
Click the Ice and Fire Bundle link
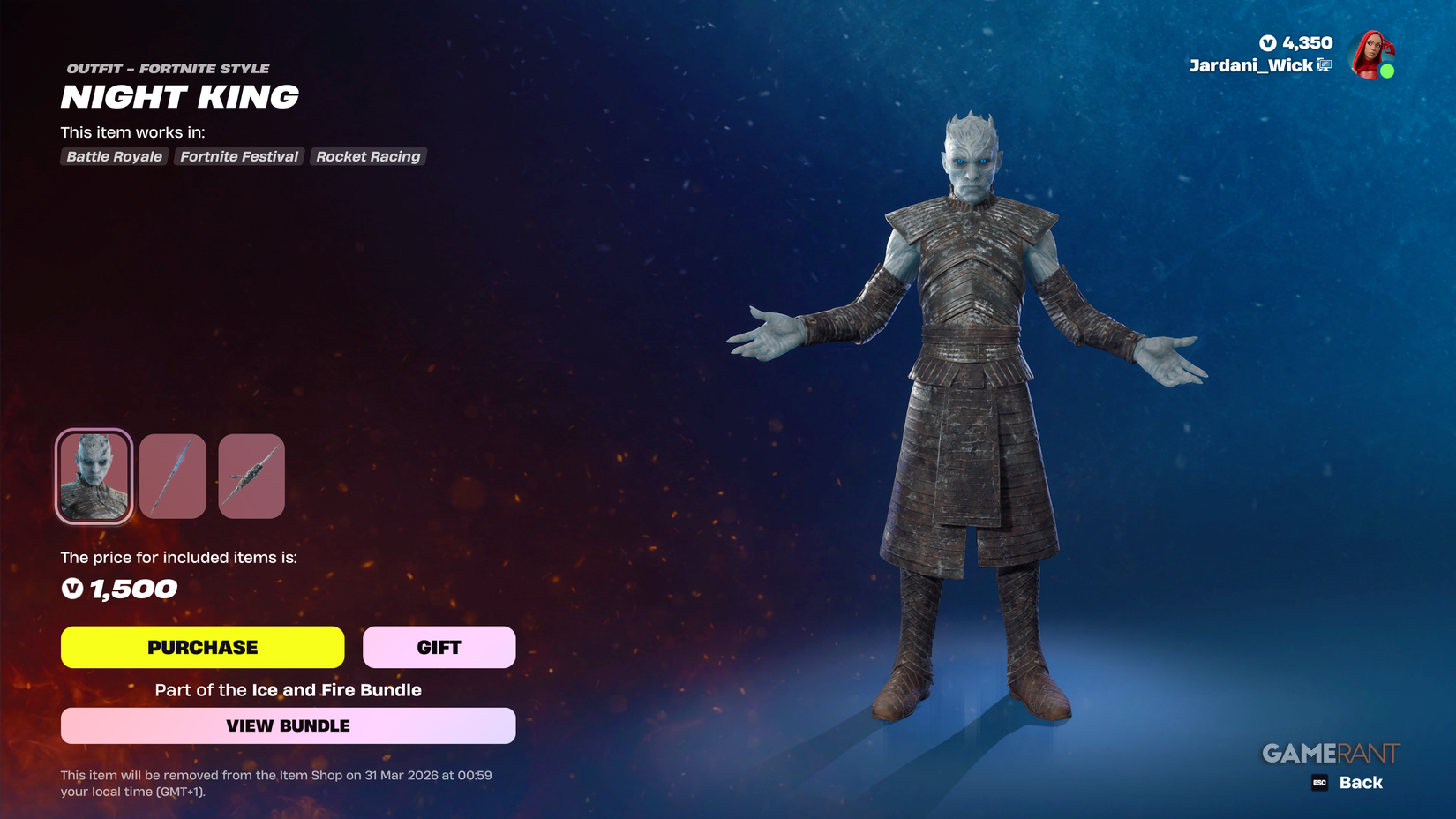click(335, 690)
